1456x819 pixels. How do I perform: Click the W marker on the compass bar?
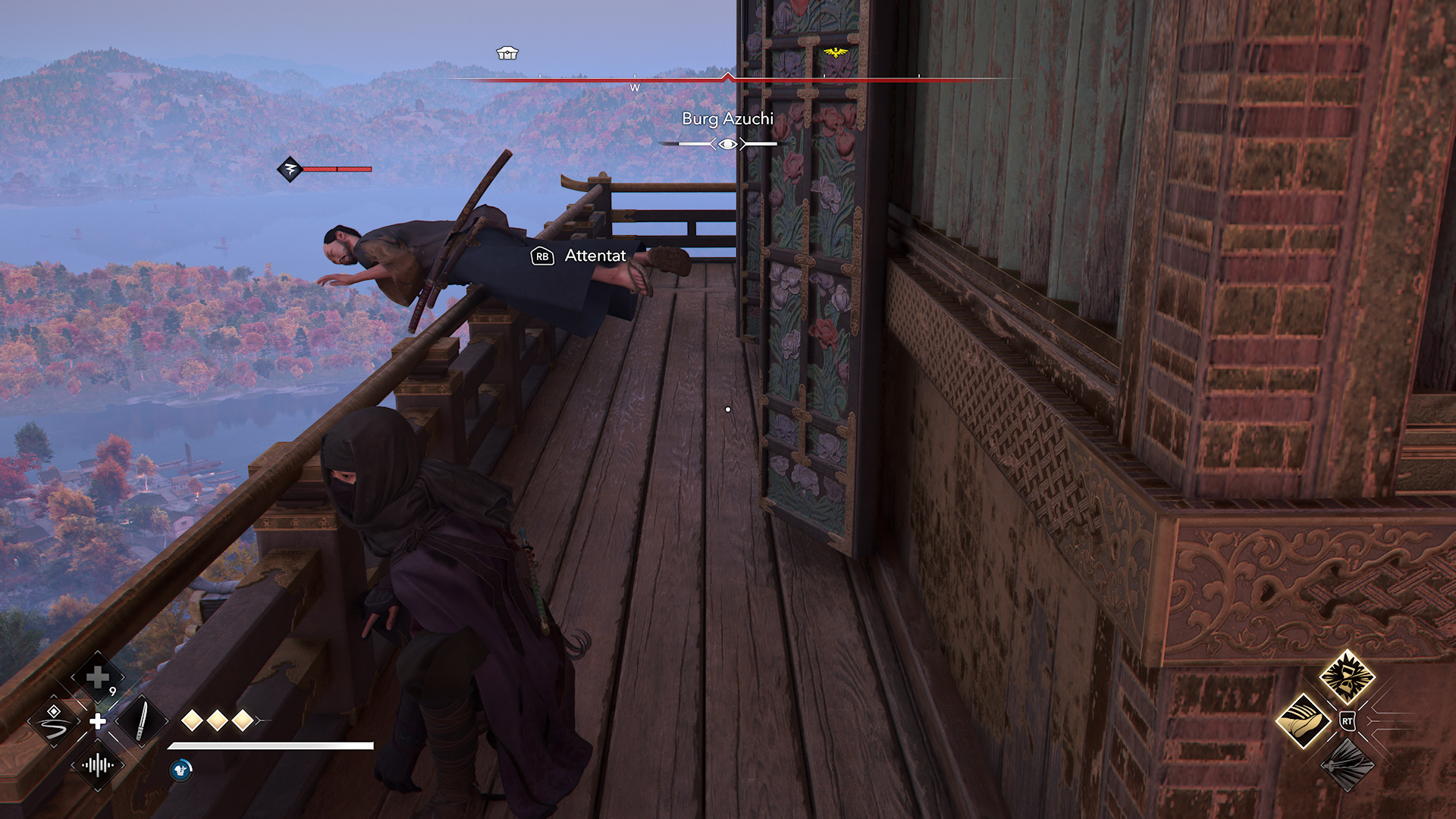coord(635,88)
